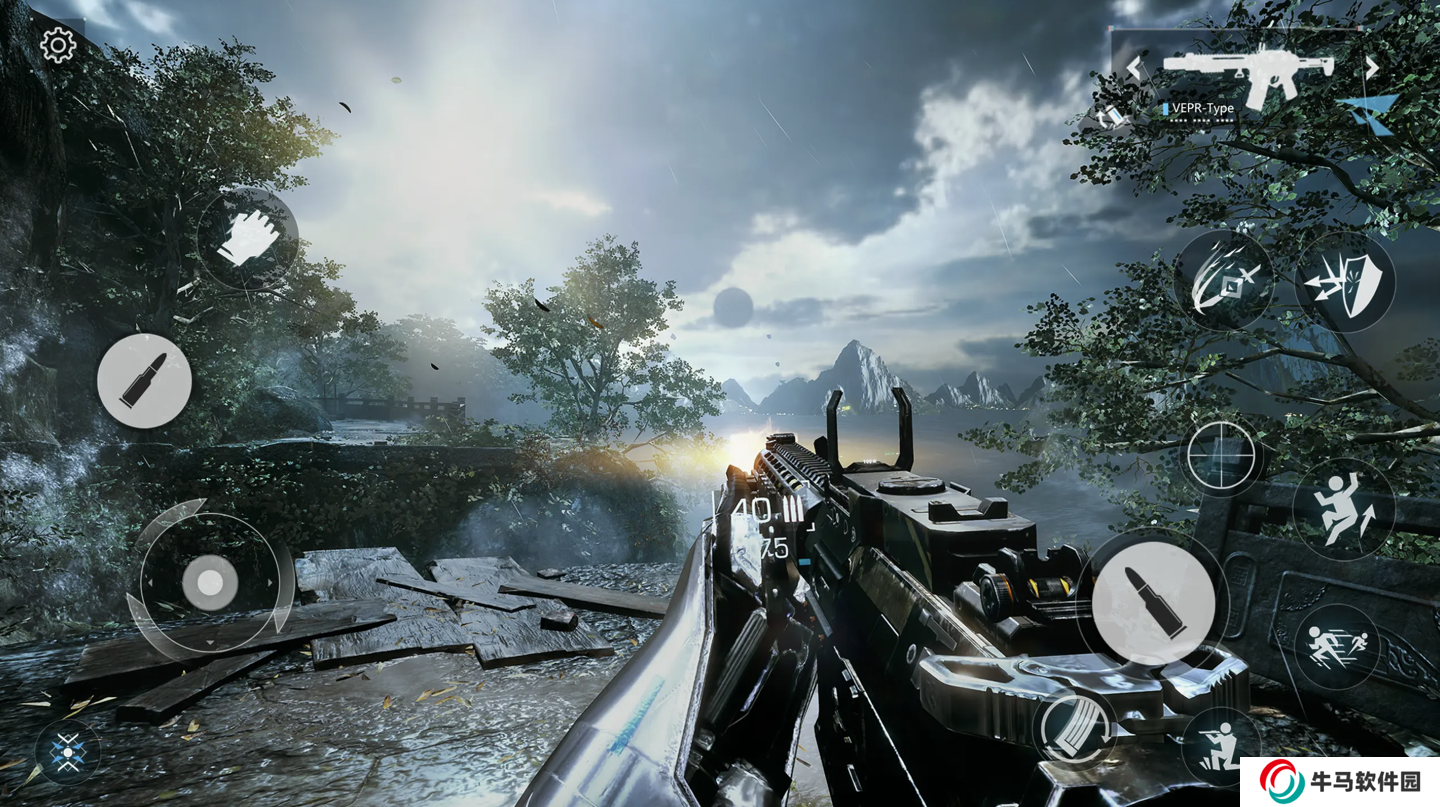Activate the claw slash ability
The width and height of the screenshot is (1440, 807).
pyautogui.click(x=1222, y=281)
